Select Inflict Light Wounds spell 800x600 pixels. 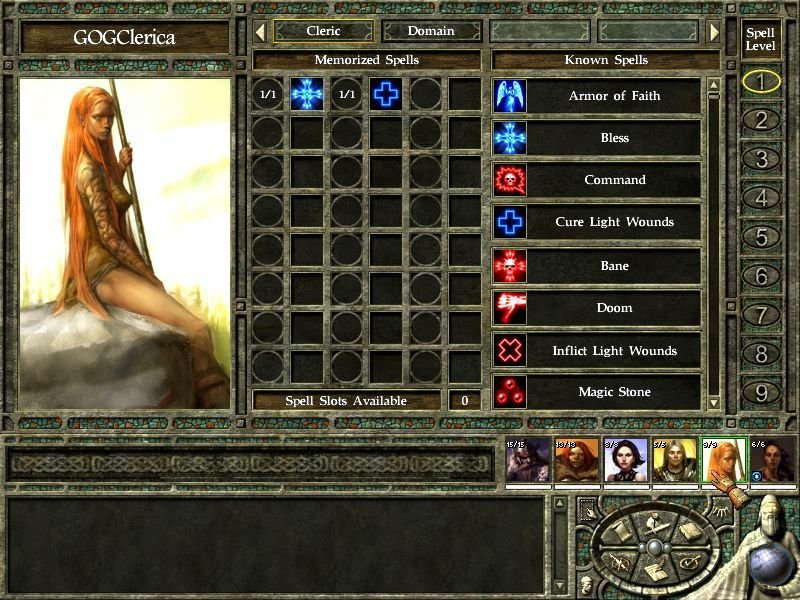coord(614,351)
